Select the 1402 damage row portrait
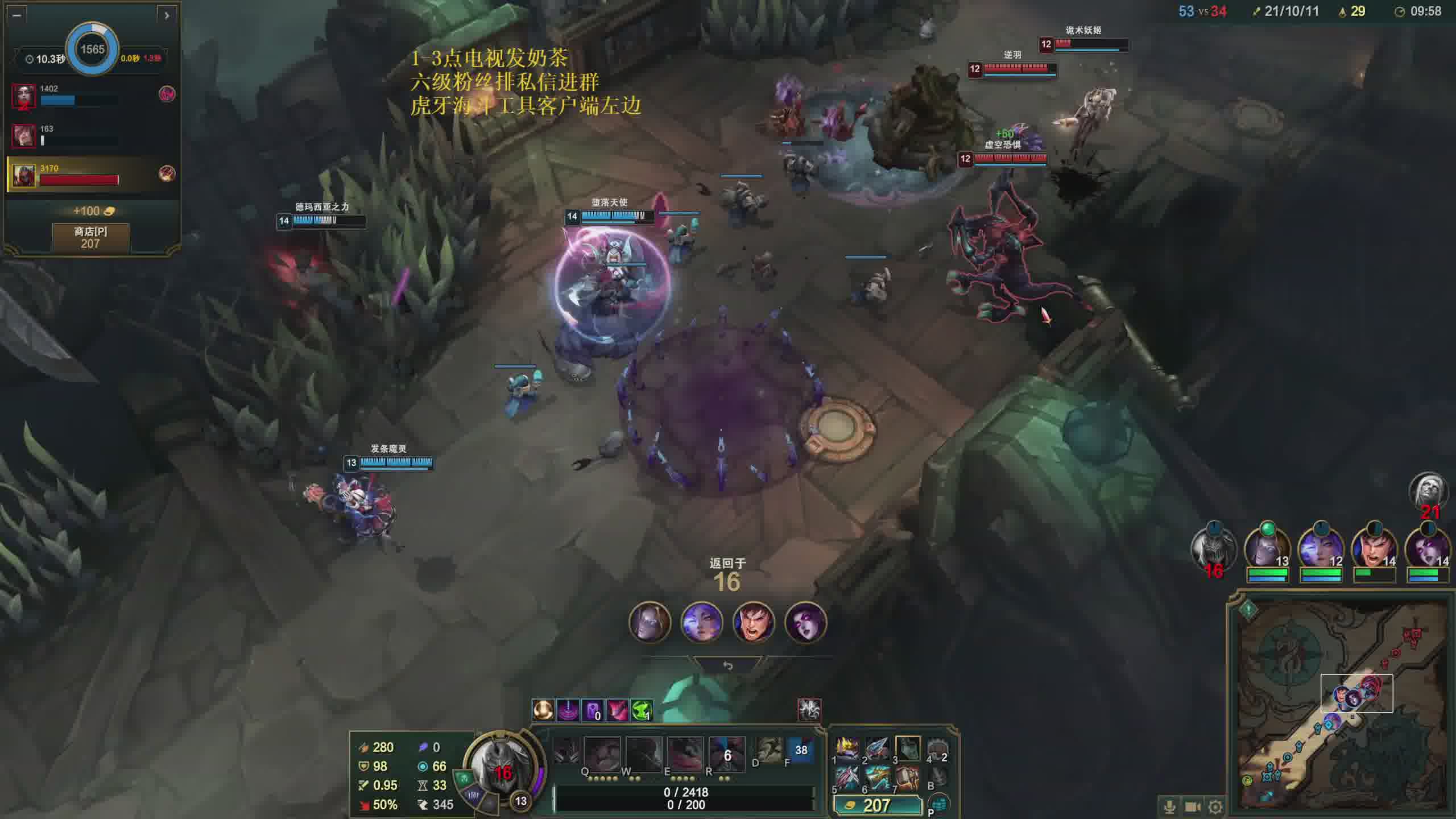The height and width of the screenshot is (819, 1456). pos(24,95)
